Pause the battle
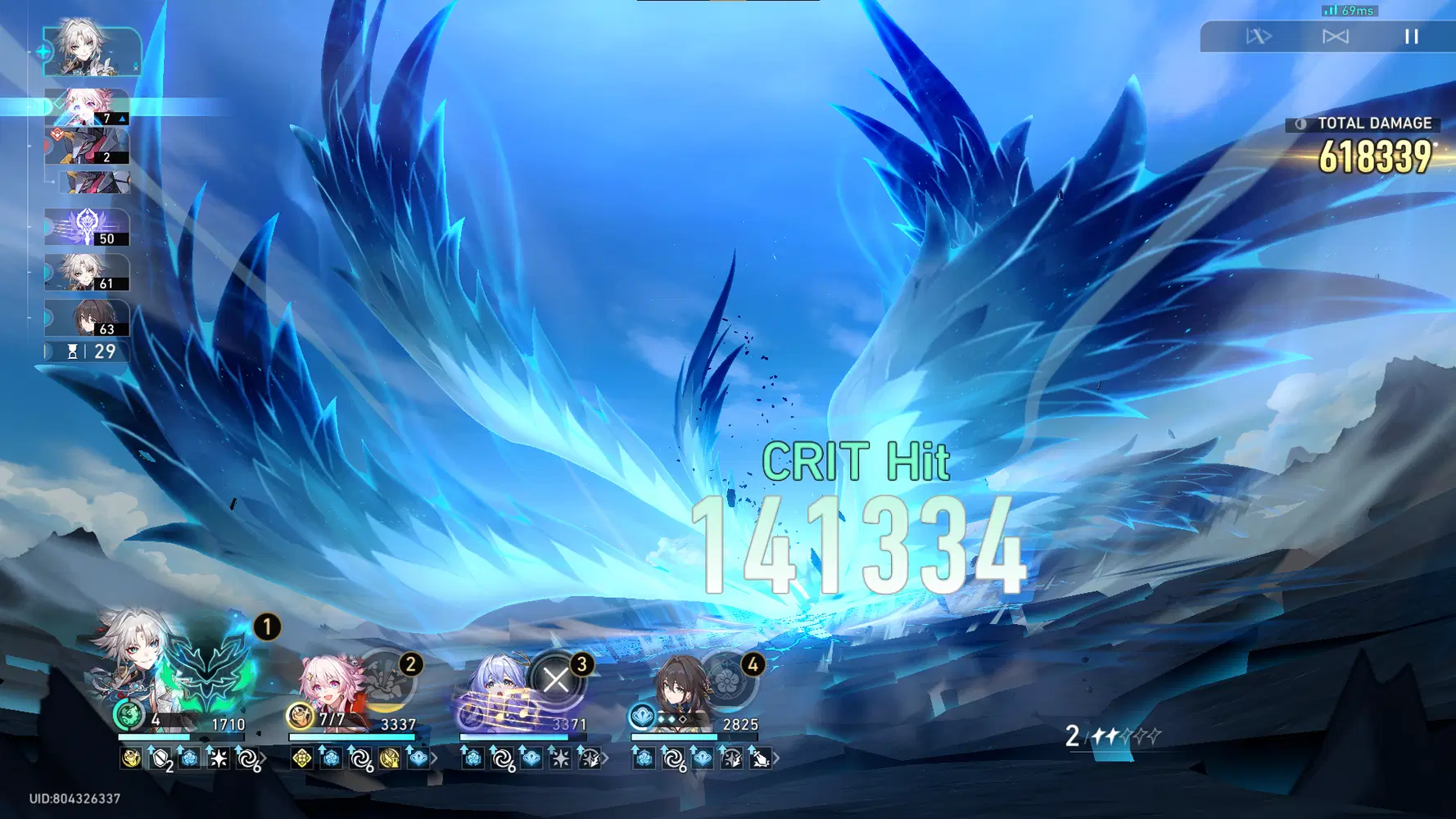Image resolution: width=1456 pixels, height=819 pixels. pos(1411,36)
